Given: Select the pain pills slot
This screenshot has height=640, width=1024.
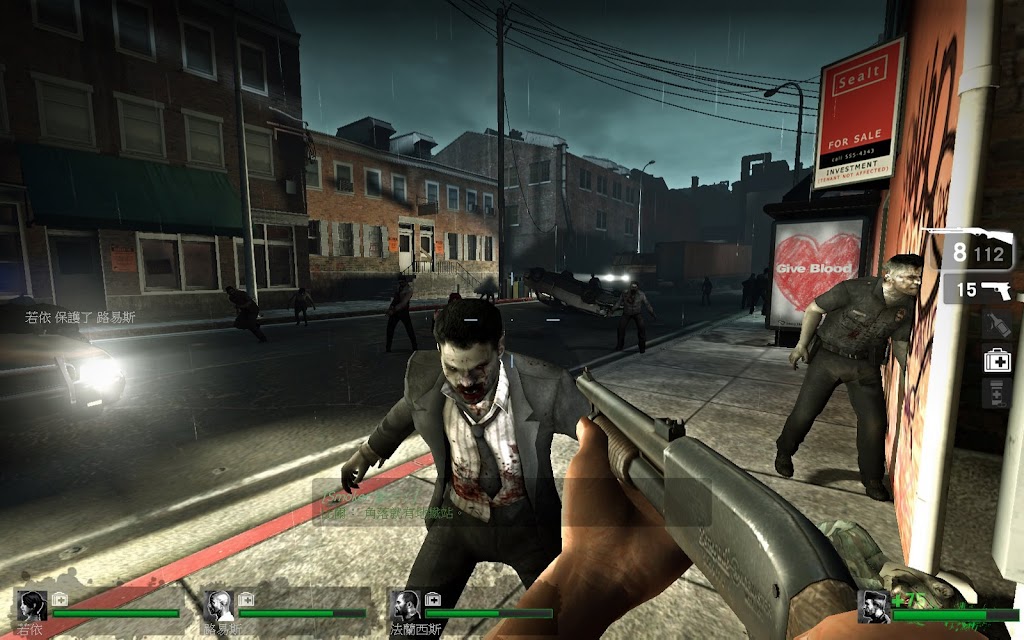Looking at the screenshot, I should point(996,393).
